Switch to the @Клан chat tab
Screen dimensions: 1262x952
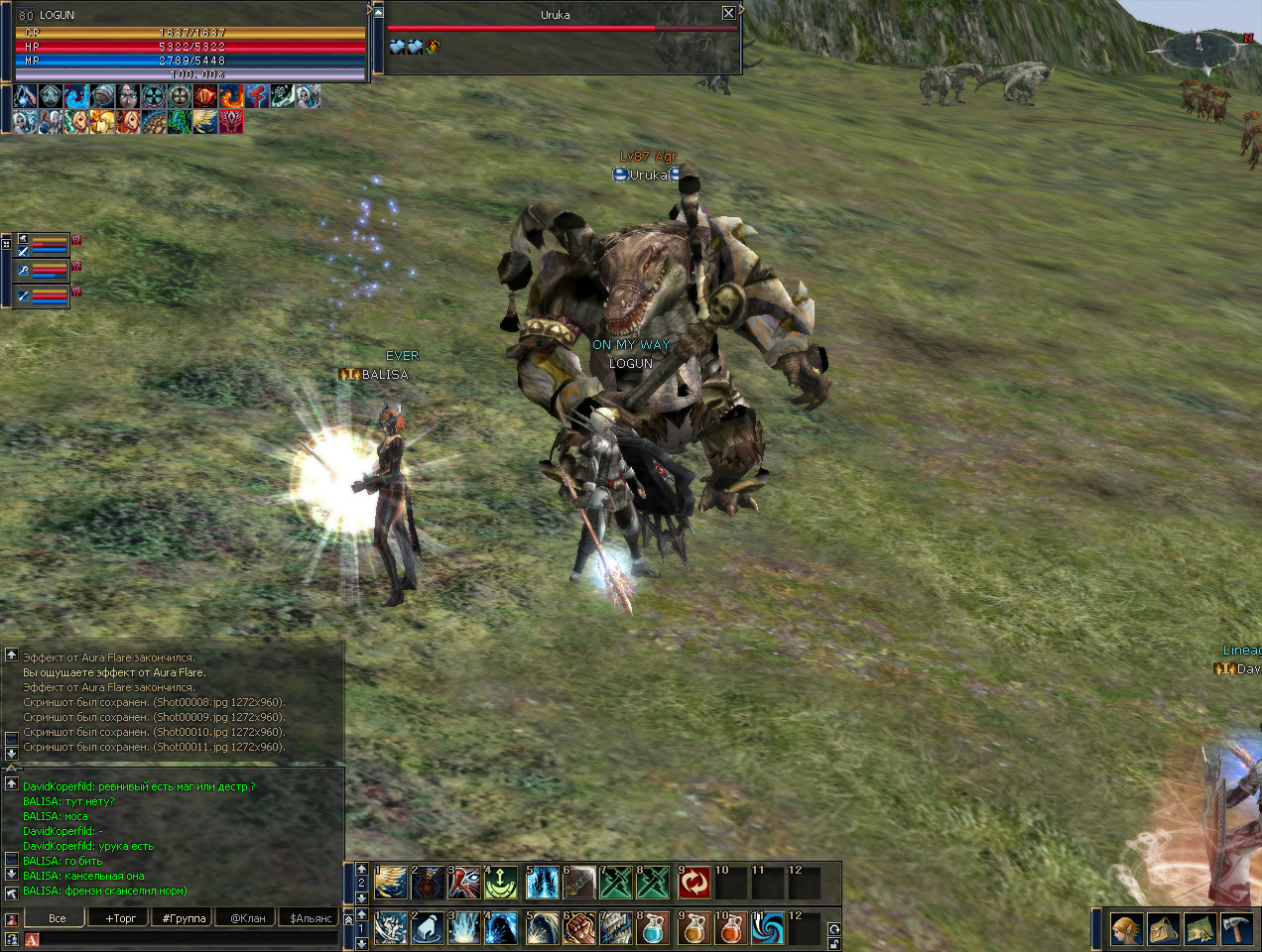[x=248, y=918]
